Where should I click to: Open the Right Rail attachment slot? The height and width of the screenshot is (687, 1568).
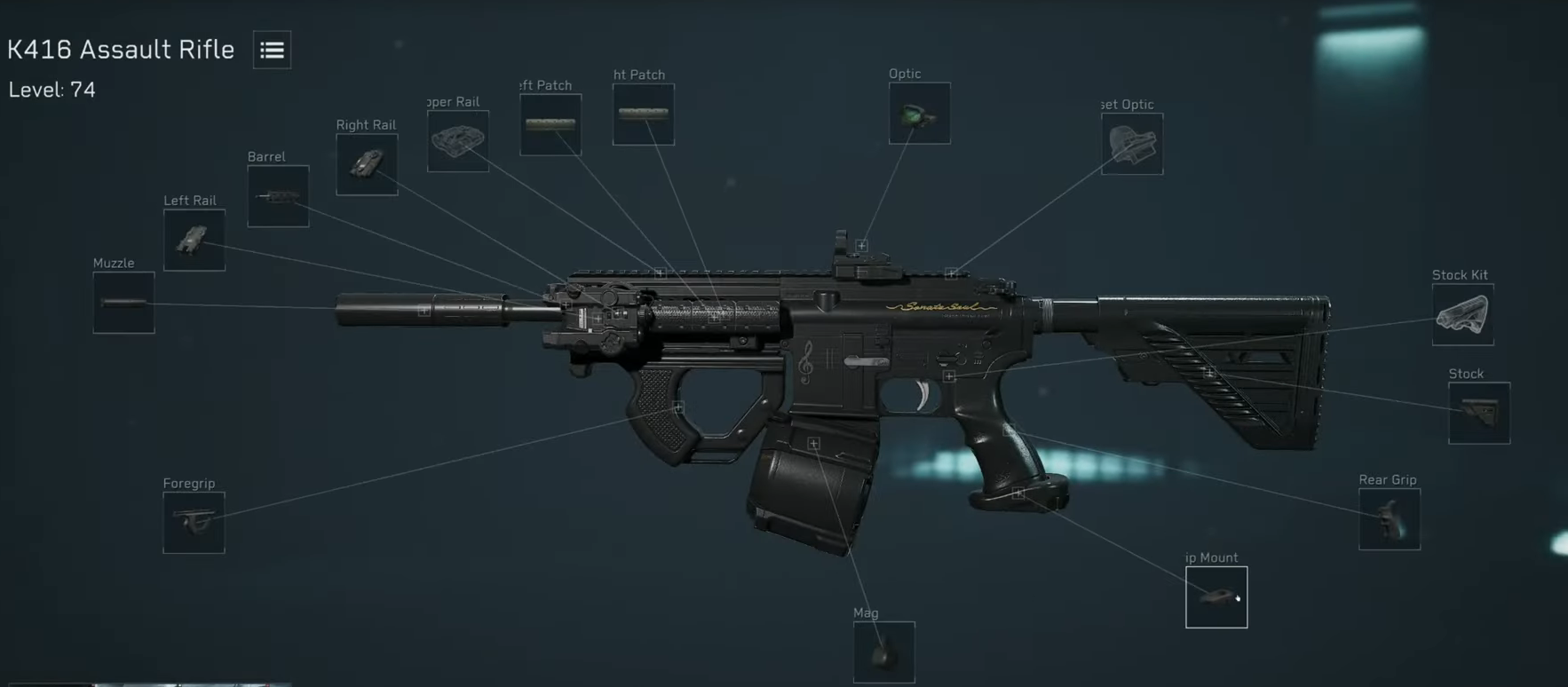coord(366,164)
